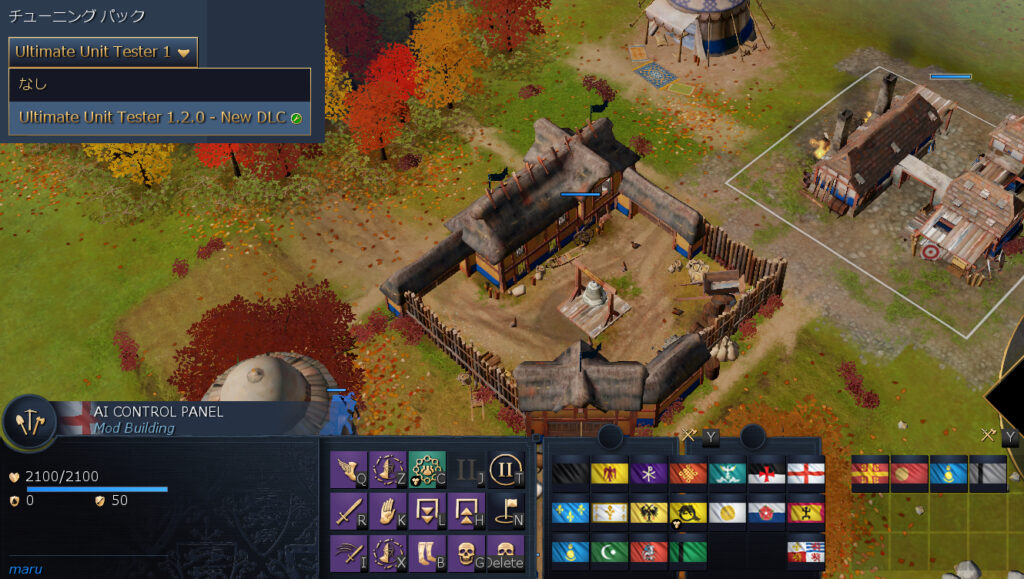Select the blue fleur-de-lis flag
Image resolution: width=1024 pixels, height=579 pixels.
(x=570, y=512)
